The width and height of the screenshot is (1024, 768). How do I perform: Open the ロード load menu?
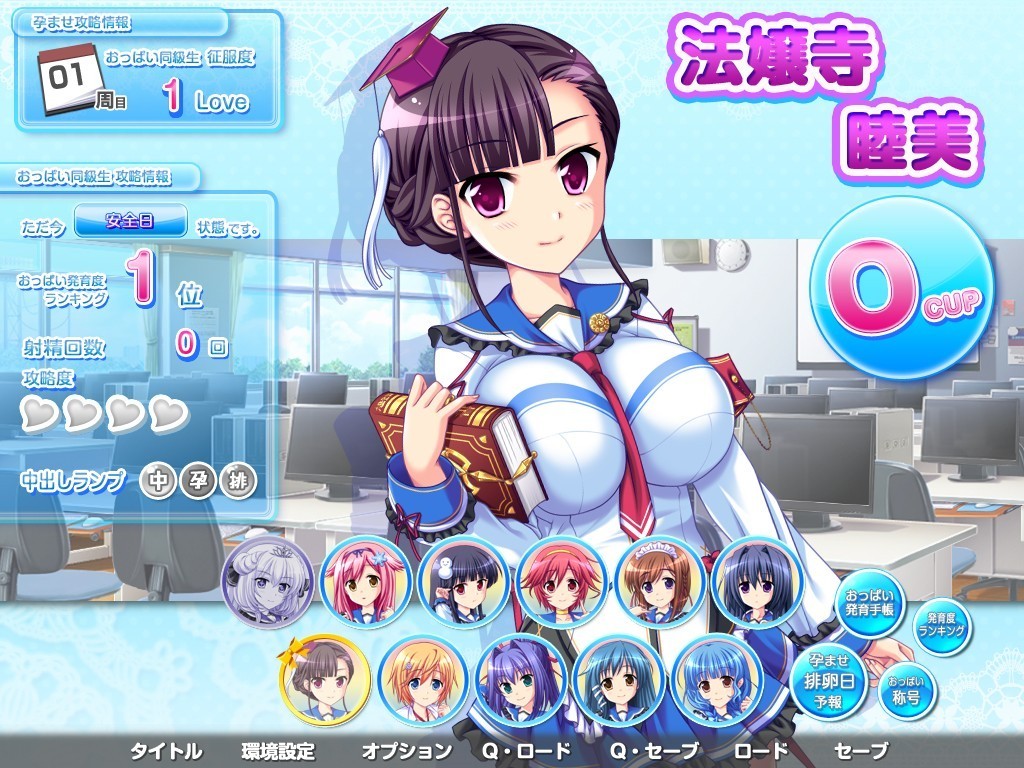[761, 751]
